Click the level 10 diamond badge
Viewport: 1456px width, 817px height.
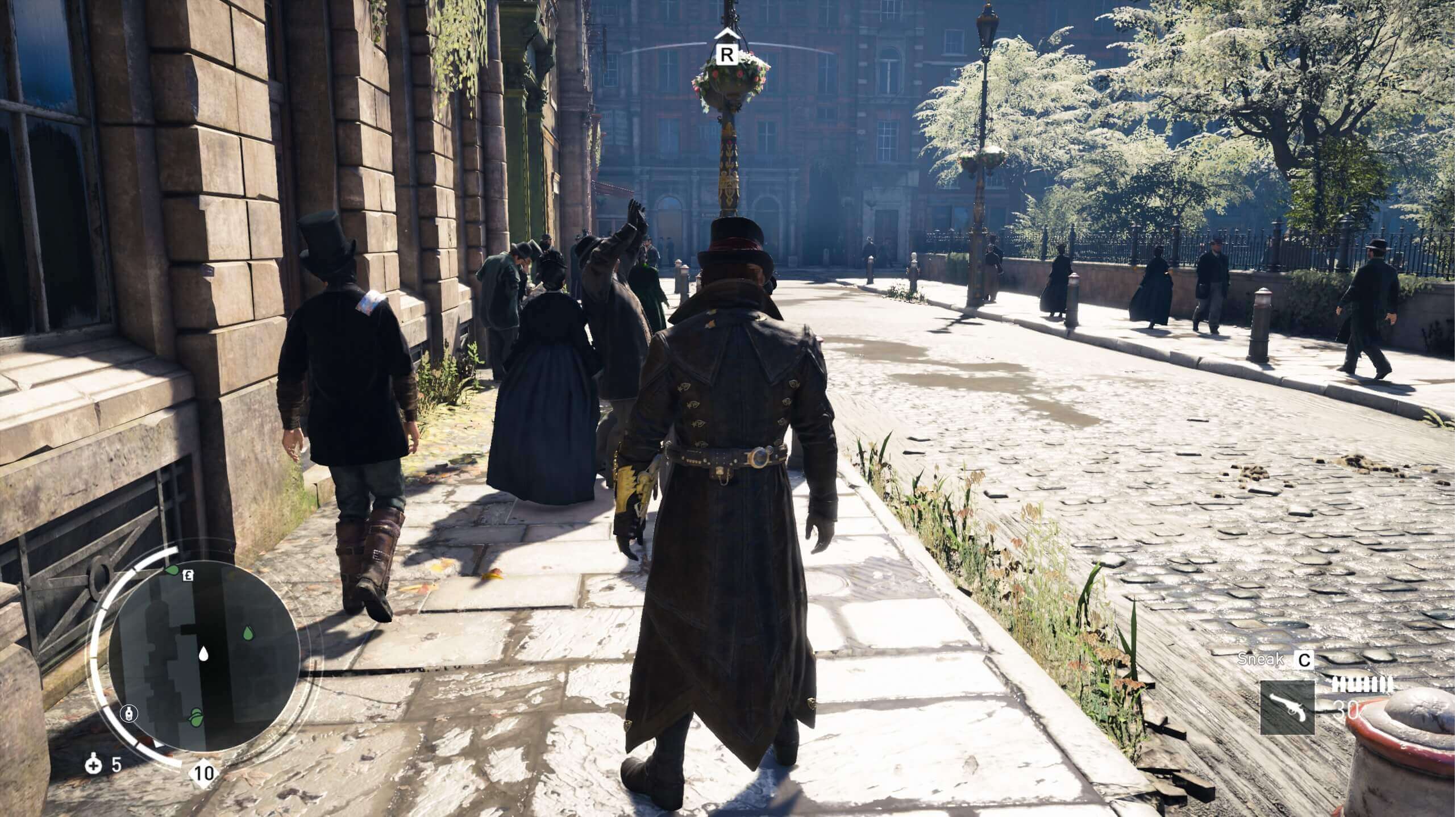tap(204, 773)
